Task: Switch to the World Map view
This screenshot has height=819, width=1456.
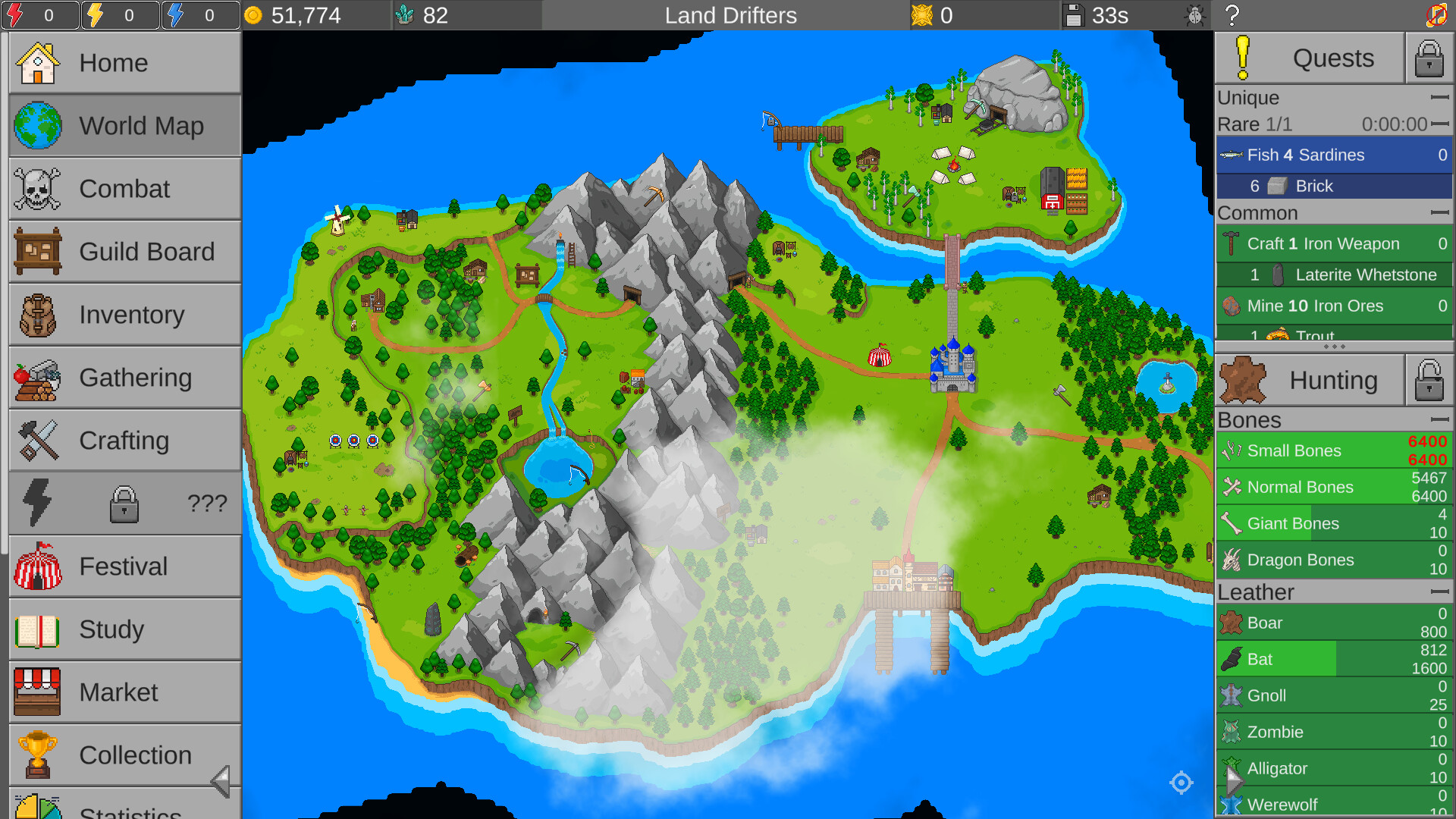Action: point(36,125)
